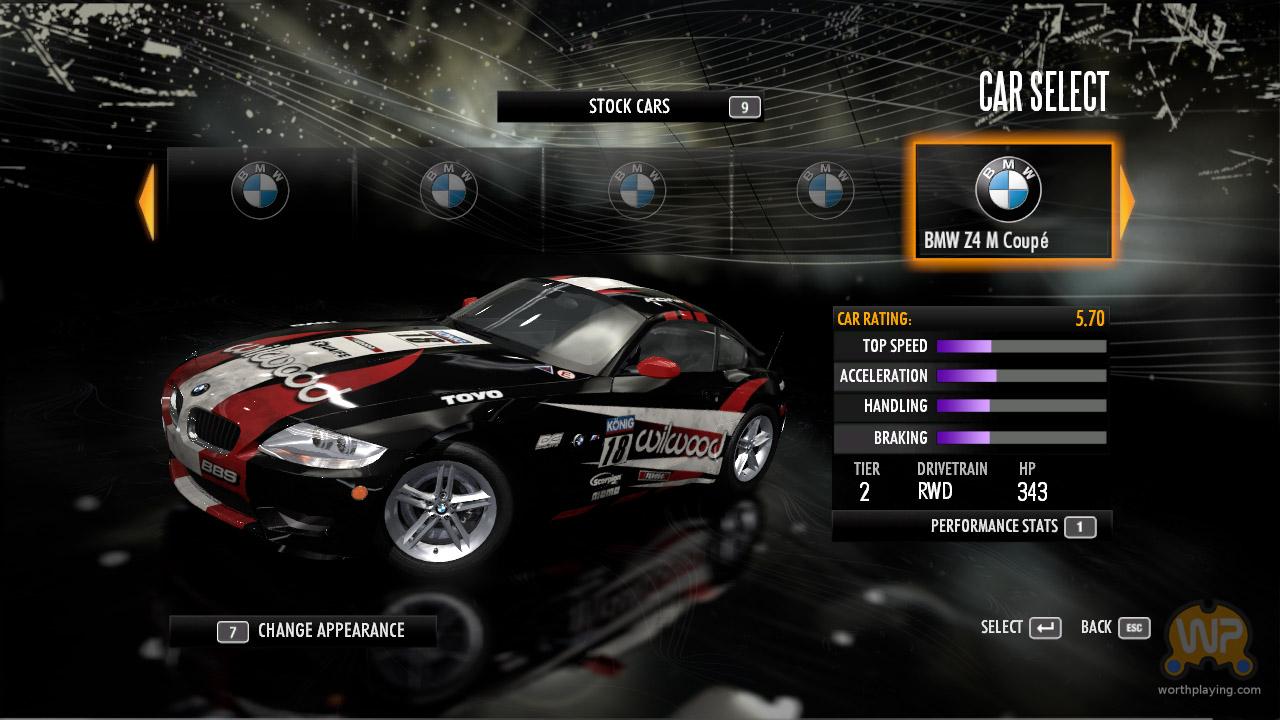Open Change Appearance option
1280x720 pixels.
tap(303, 631)
